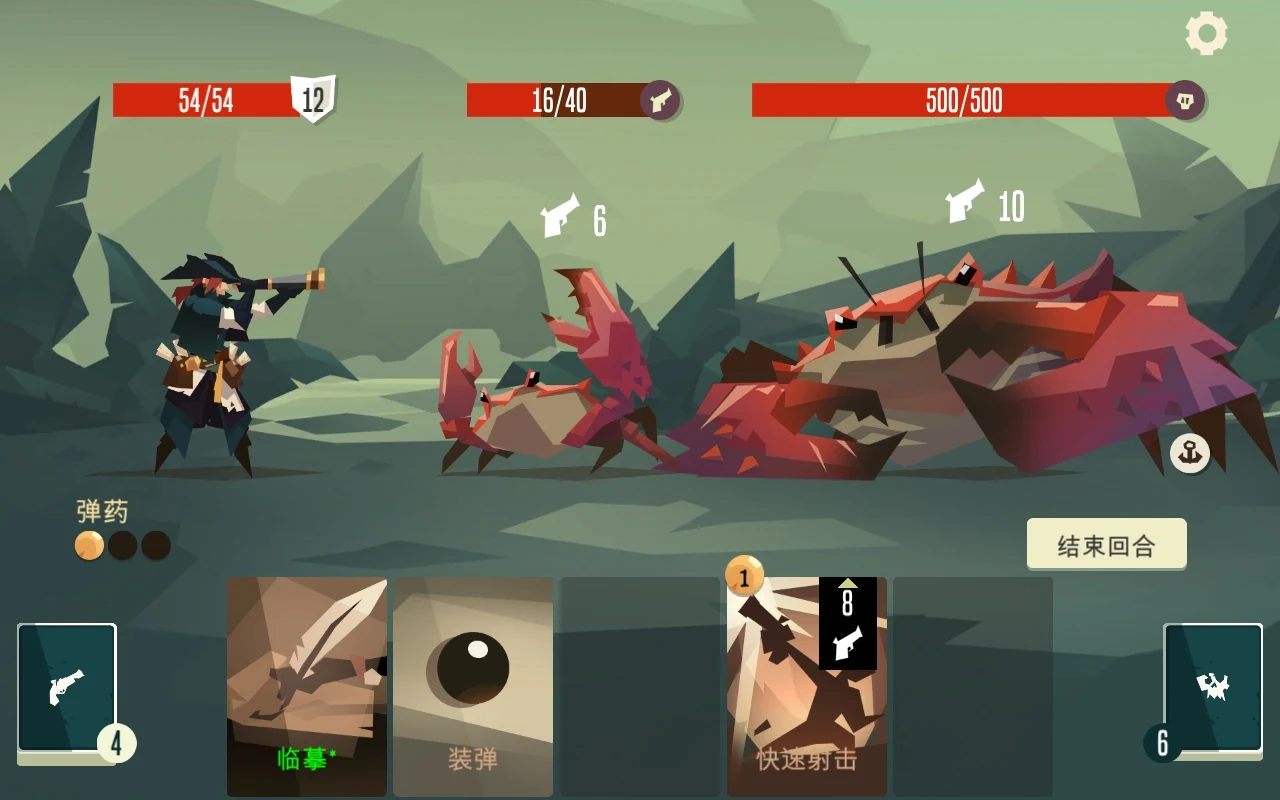Open settings with the gear icon

1206,34
